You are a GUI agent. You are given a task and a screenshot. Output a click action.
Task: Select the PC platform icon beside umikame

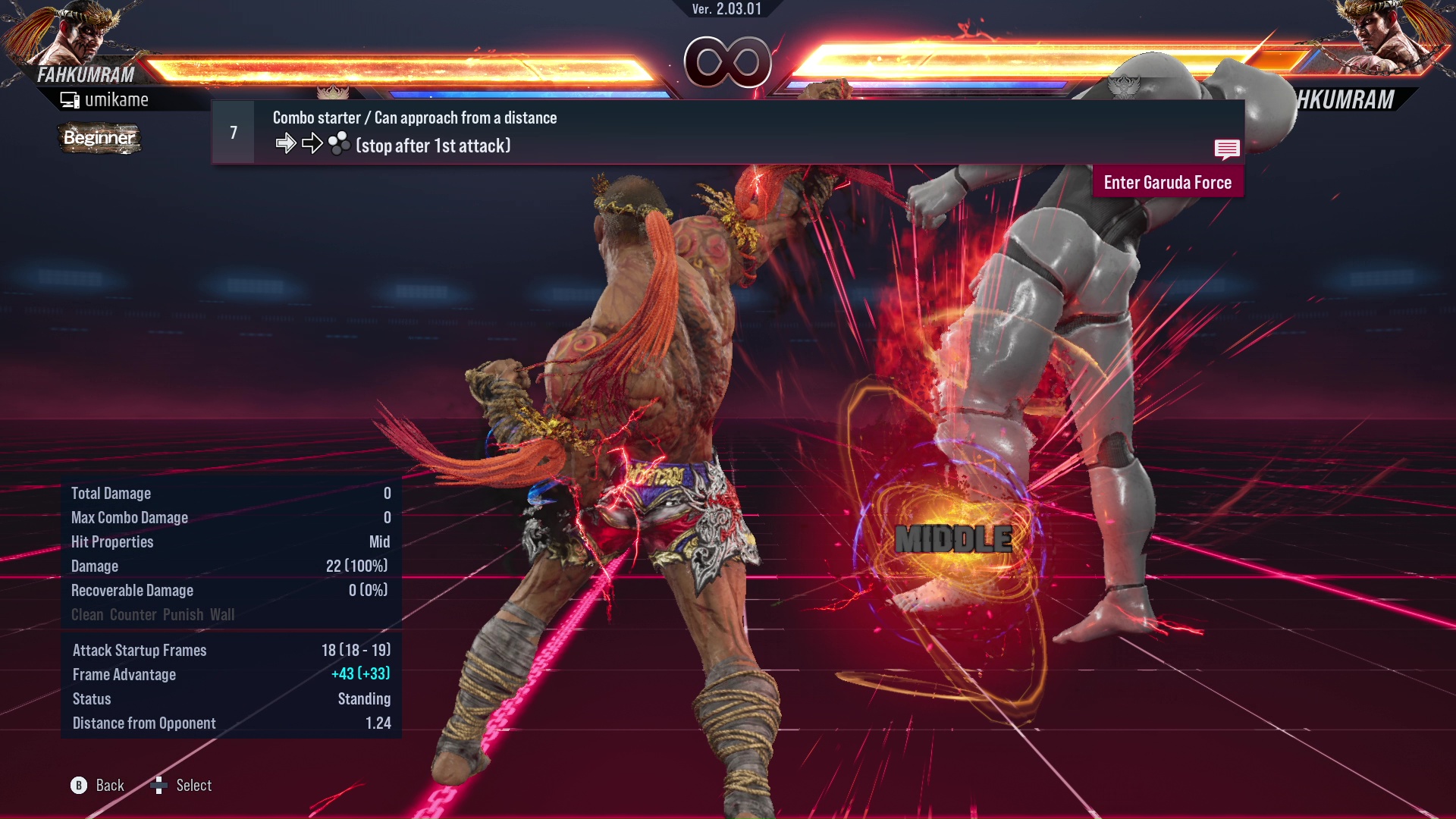[x=69, y=99]
